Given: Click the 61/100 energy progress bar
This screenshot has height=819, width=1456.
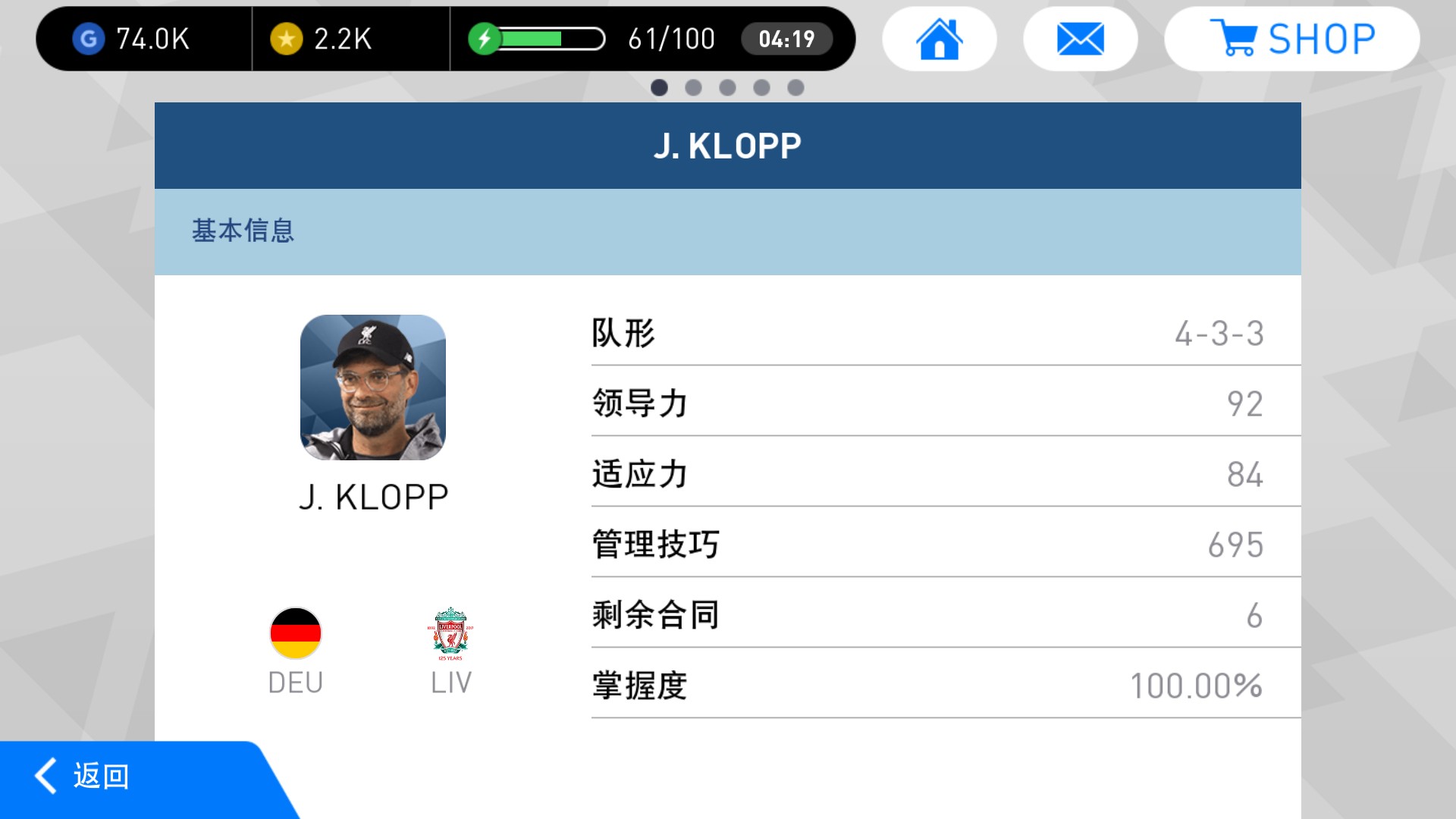Looking at the screenshot, I should coord(550,38).
